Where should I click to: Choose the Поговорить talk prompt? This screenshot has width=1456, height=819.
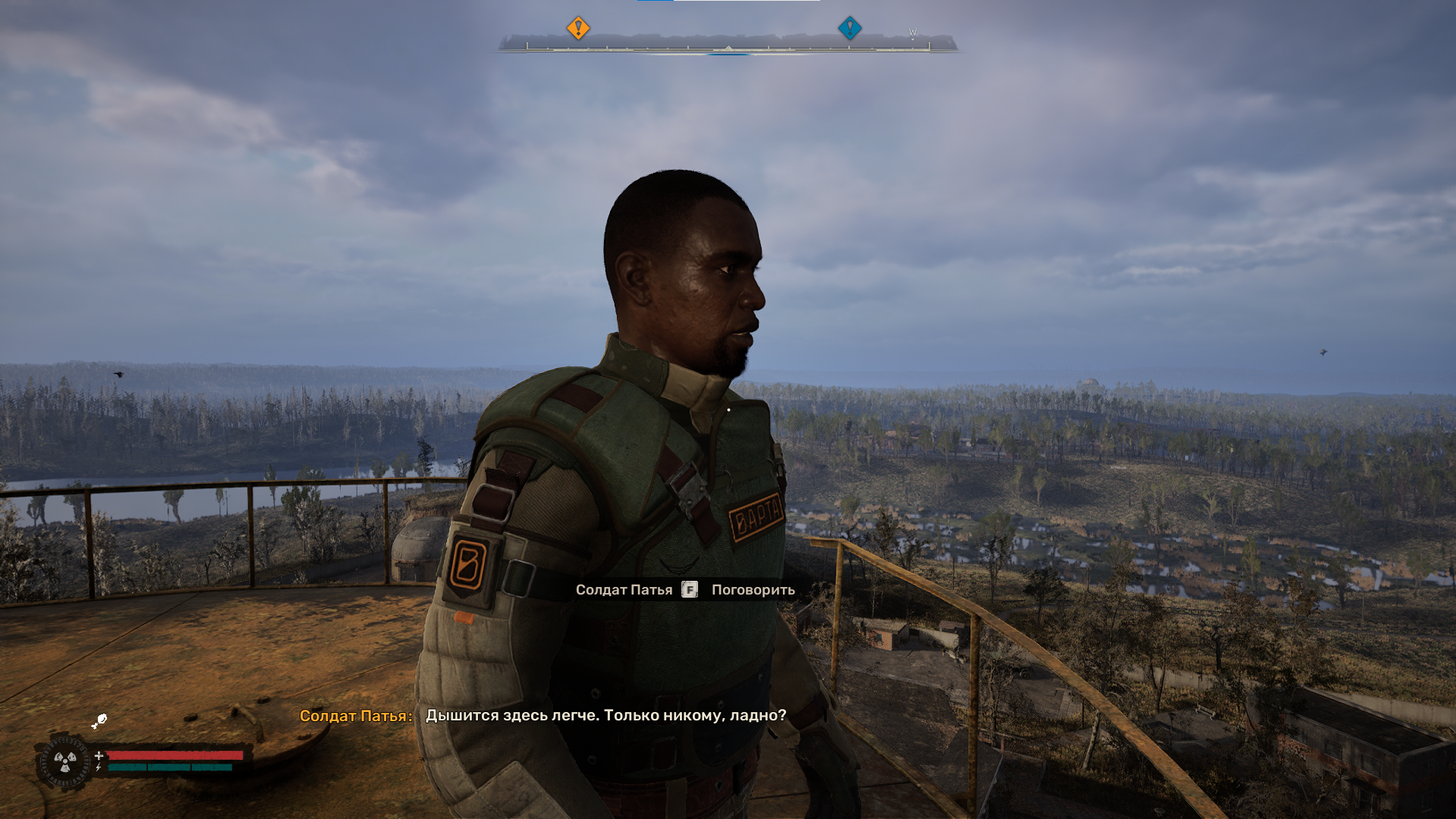753,590
